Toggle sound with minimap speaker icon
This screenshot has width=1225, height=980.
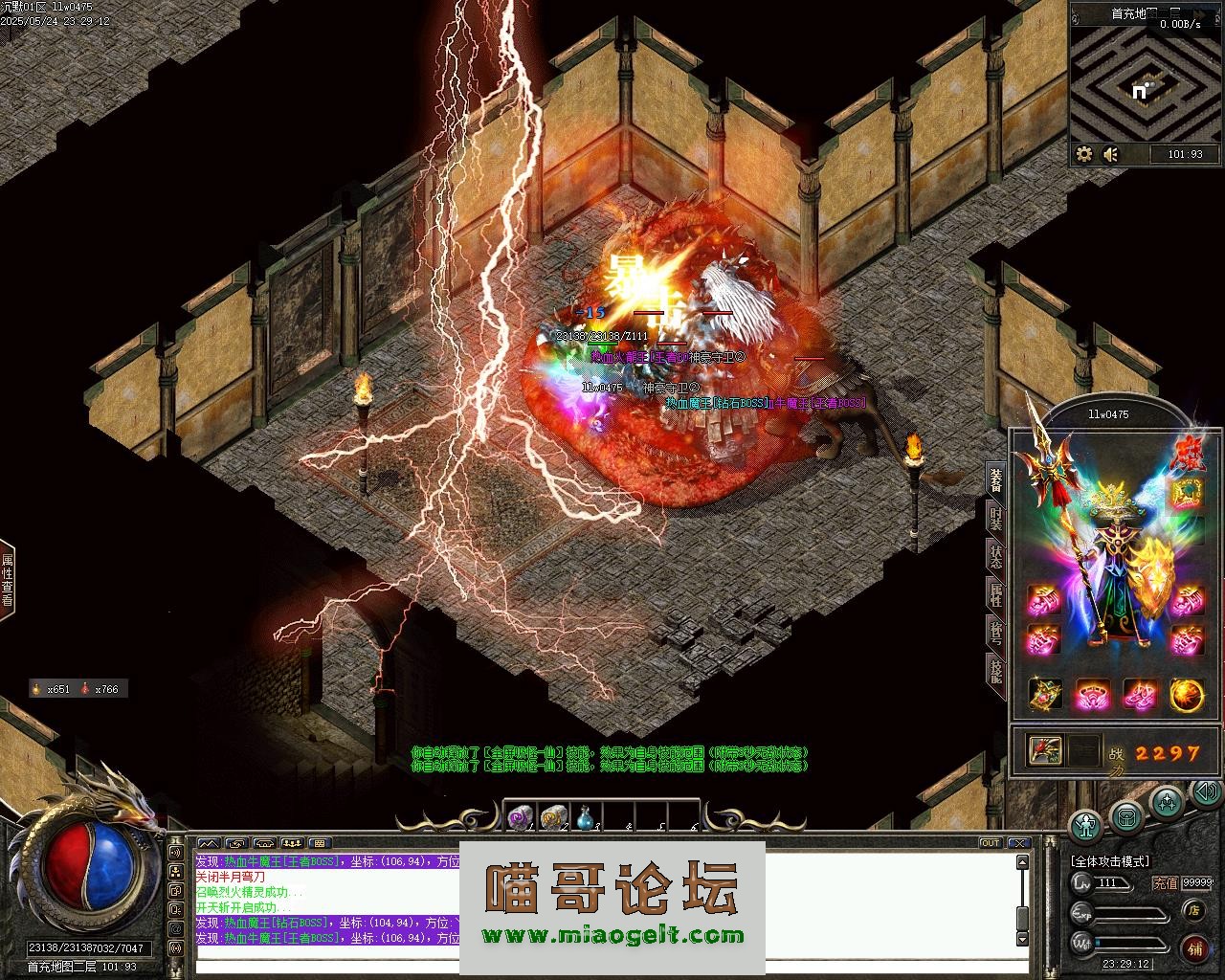pos(1111,153)
